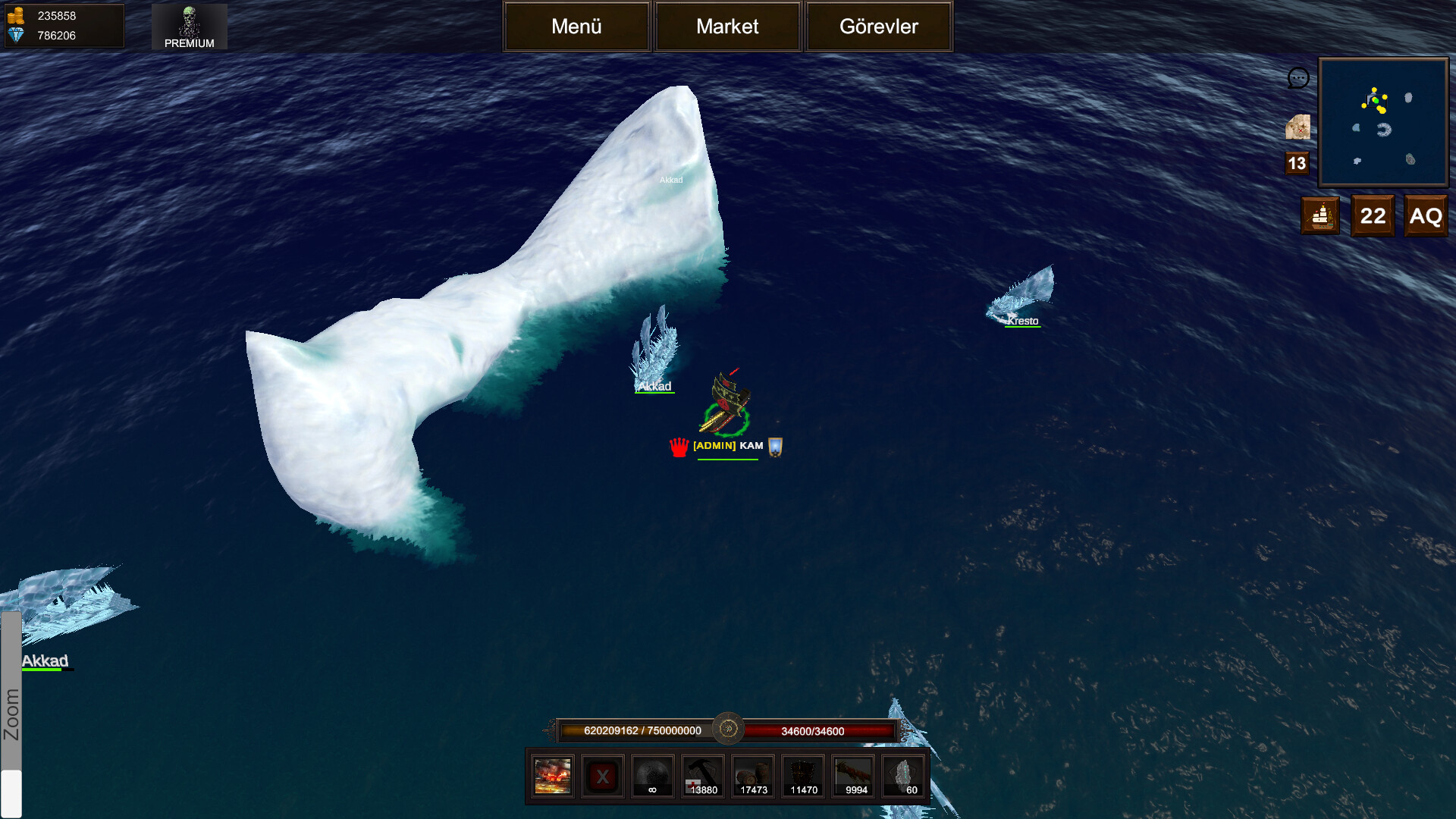The image size is (1456, 819).
Task: Click the blue shield emblem next to KAM
Action: coord(774,447)
